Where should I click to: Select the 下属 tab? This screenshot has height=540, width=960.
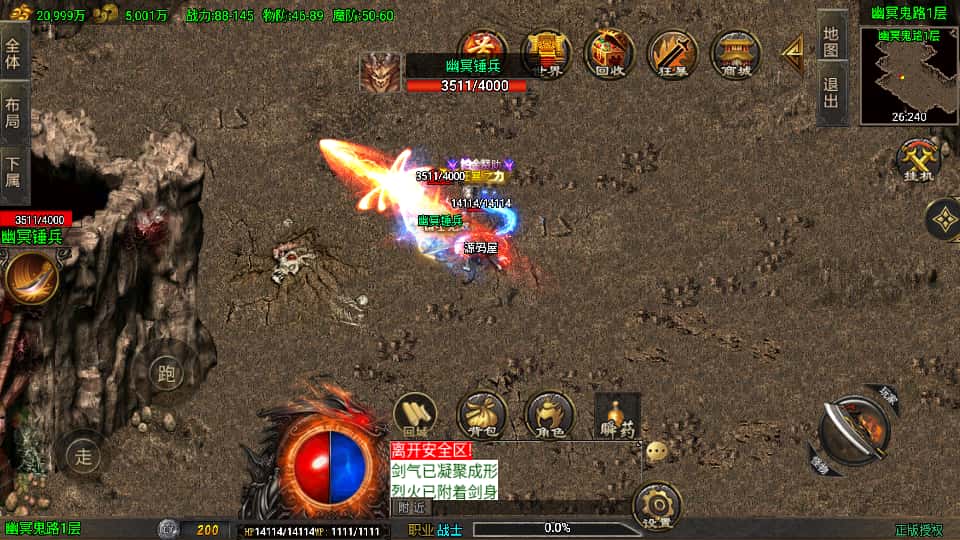(x=13, y=173)
